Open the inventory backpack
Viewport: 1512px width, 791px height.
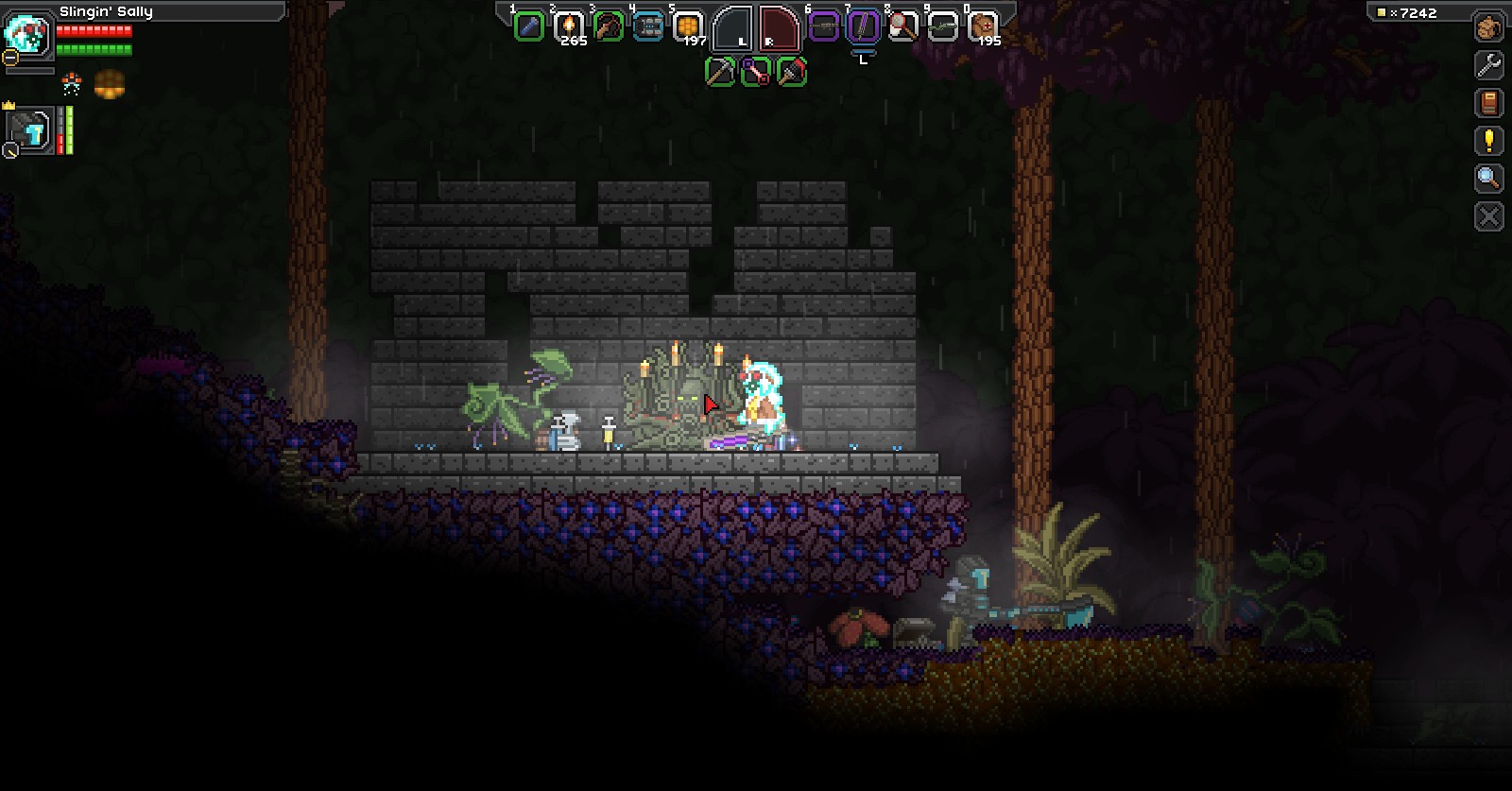[1488, 27]
